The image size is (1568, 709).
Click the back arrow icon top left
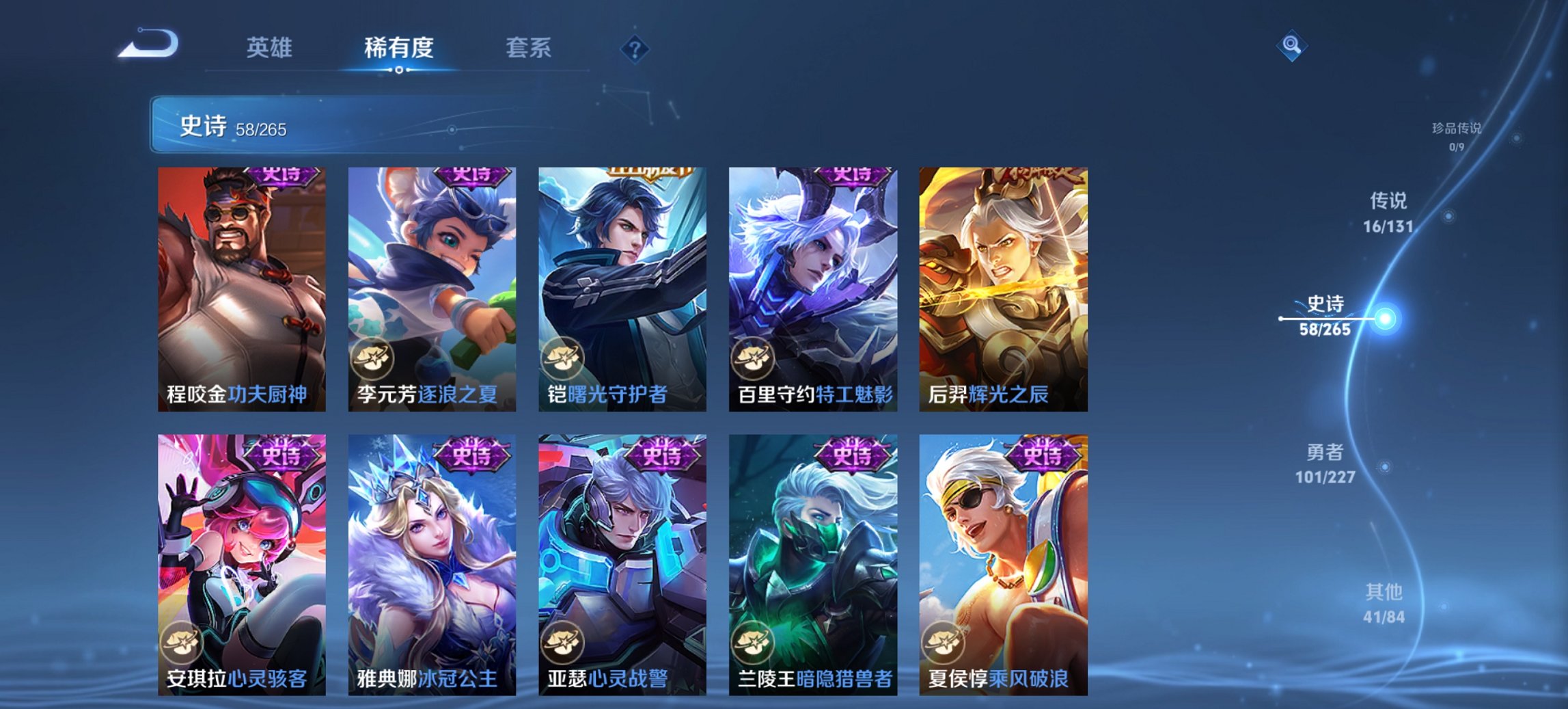(x=146, y=44)
